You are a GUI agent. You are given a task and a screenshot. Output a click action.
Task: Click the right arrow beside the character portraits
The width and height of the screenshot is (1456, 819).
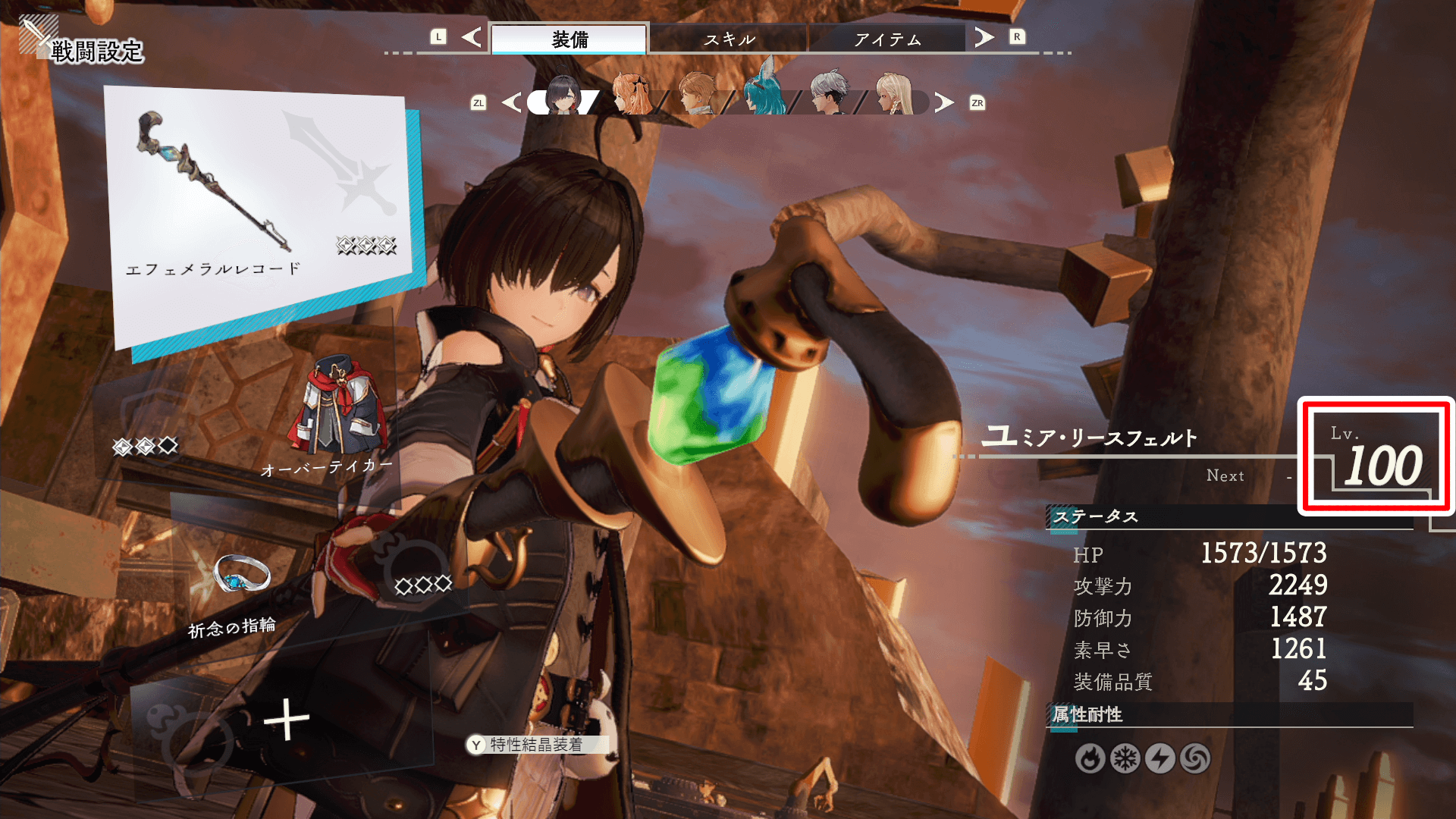[x=944, y=102]
